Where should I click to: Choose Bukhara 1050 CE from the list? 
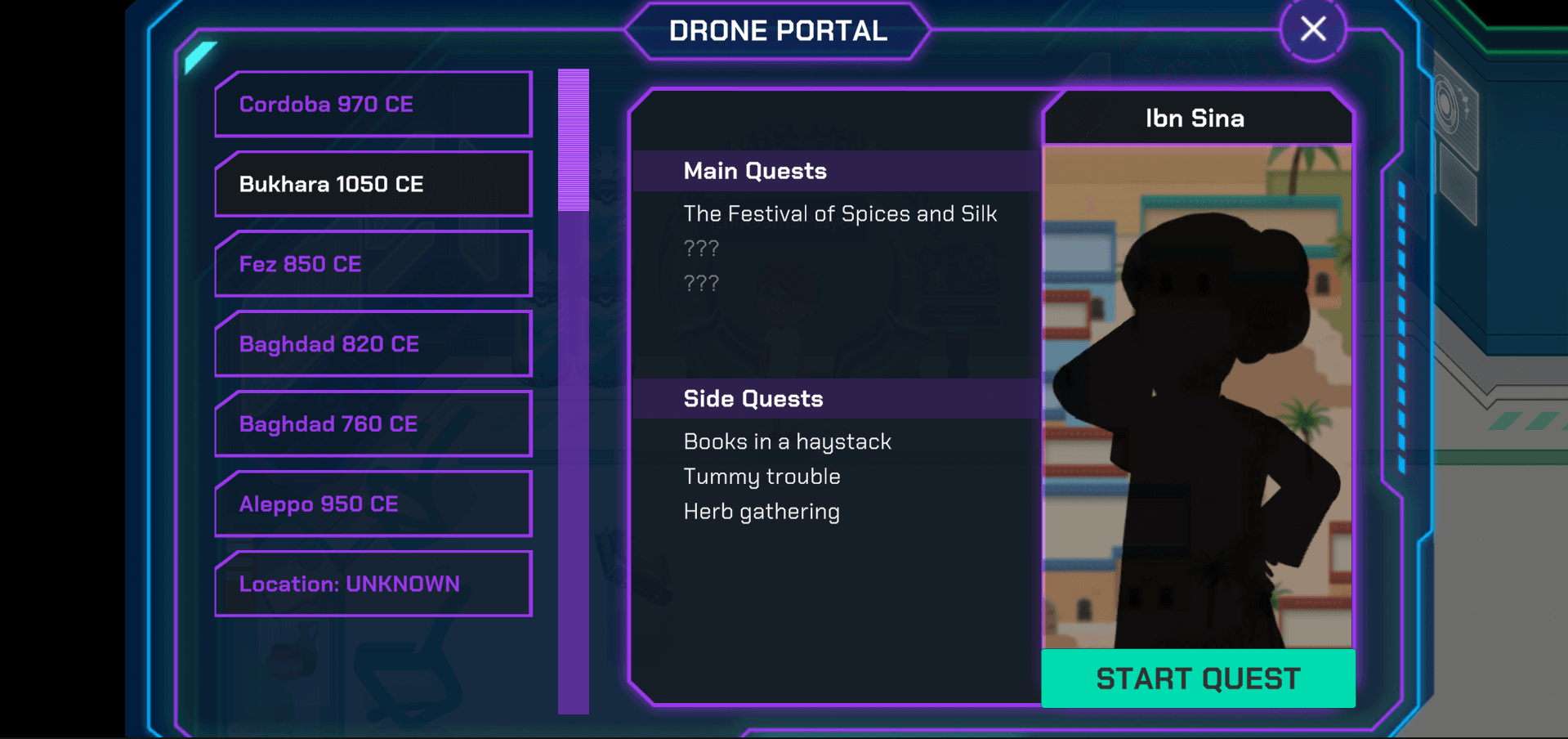click(373, 185)
